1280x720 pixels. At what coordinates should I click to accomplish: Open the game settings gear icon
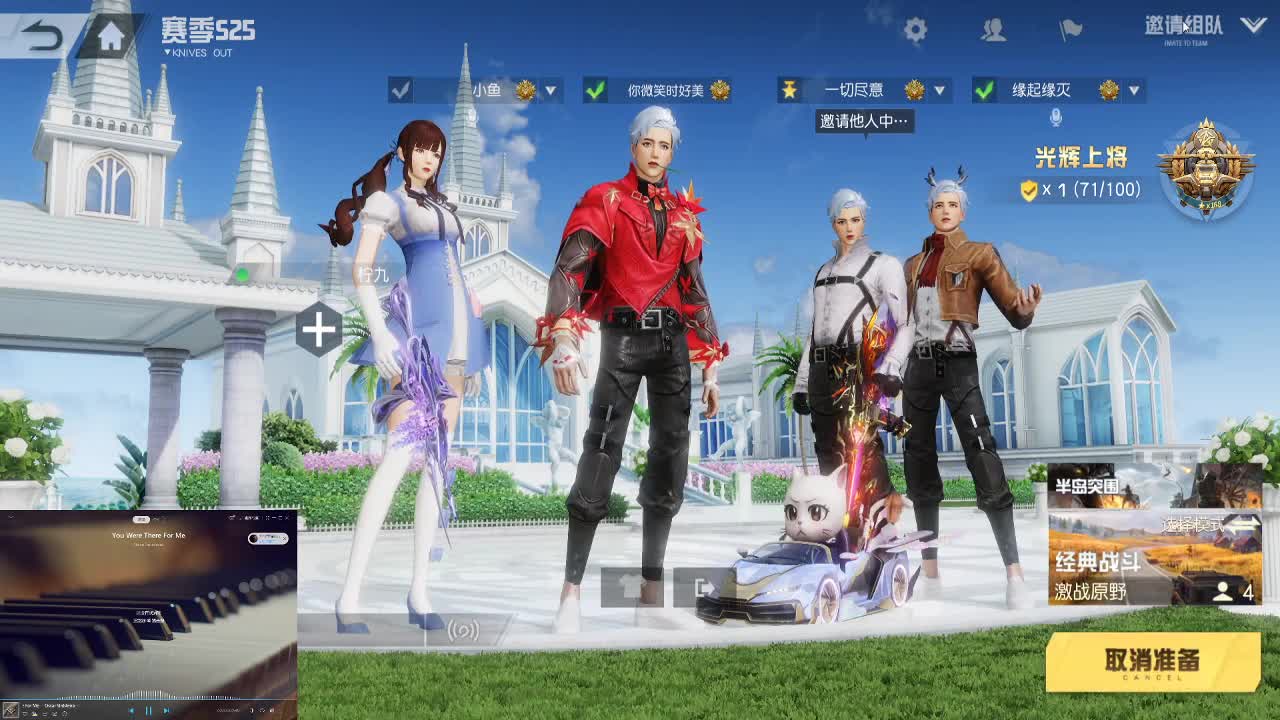[x=916, y=30]
